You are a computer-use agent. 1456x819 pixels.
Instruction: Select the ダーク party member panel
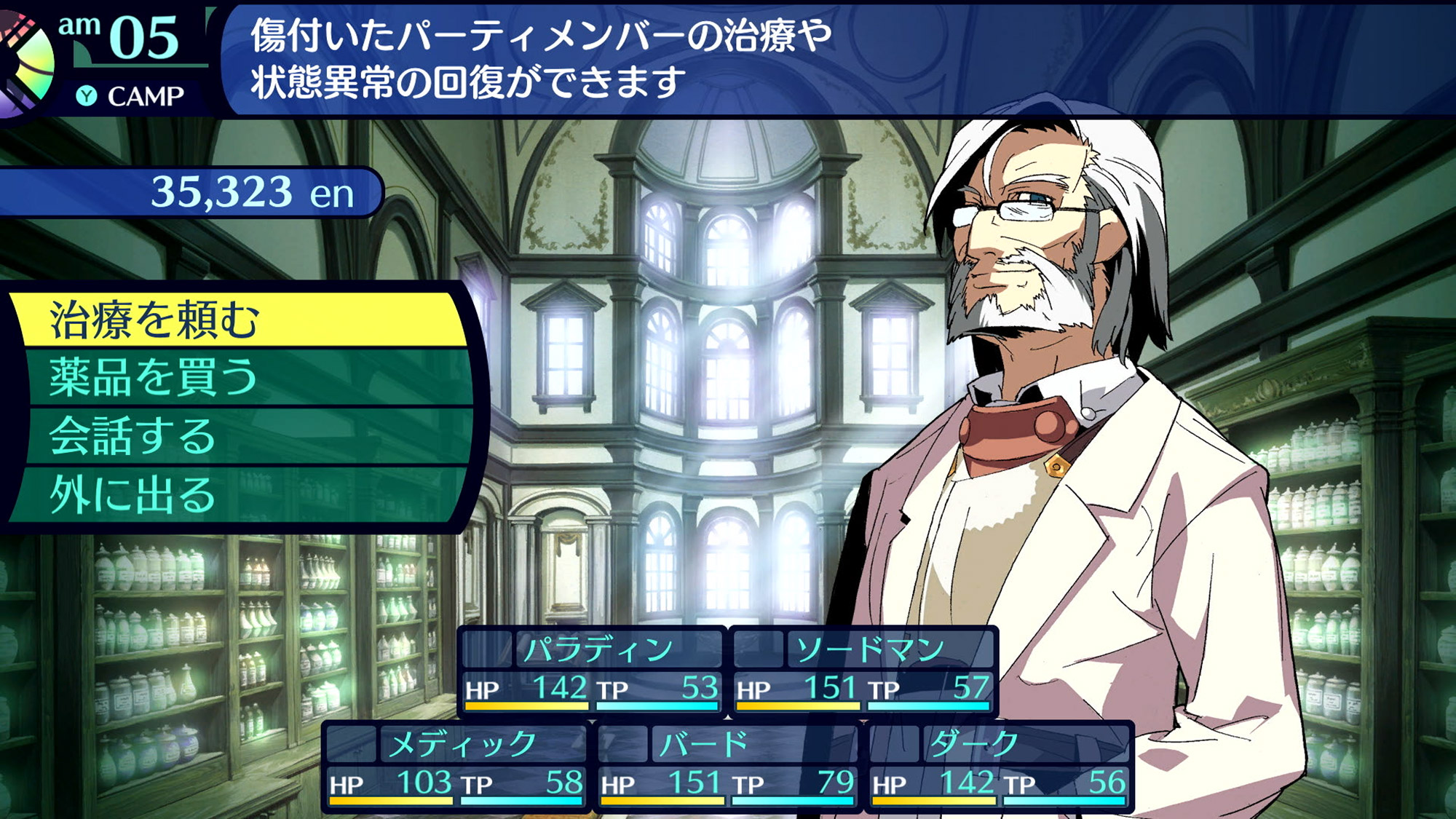click(999, 765)
